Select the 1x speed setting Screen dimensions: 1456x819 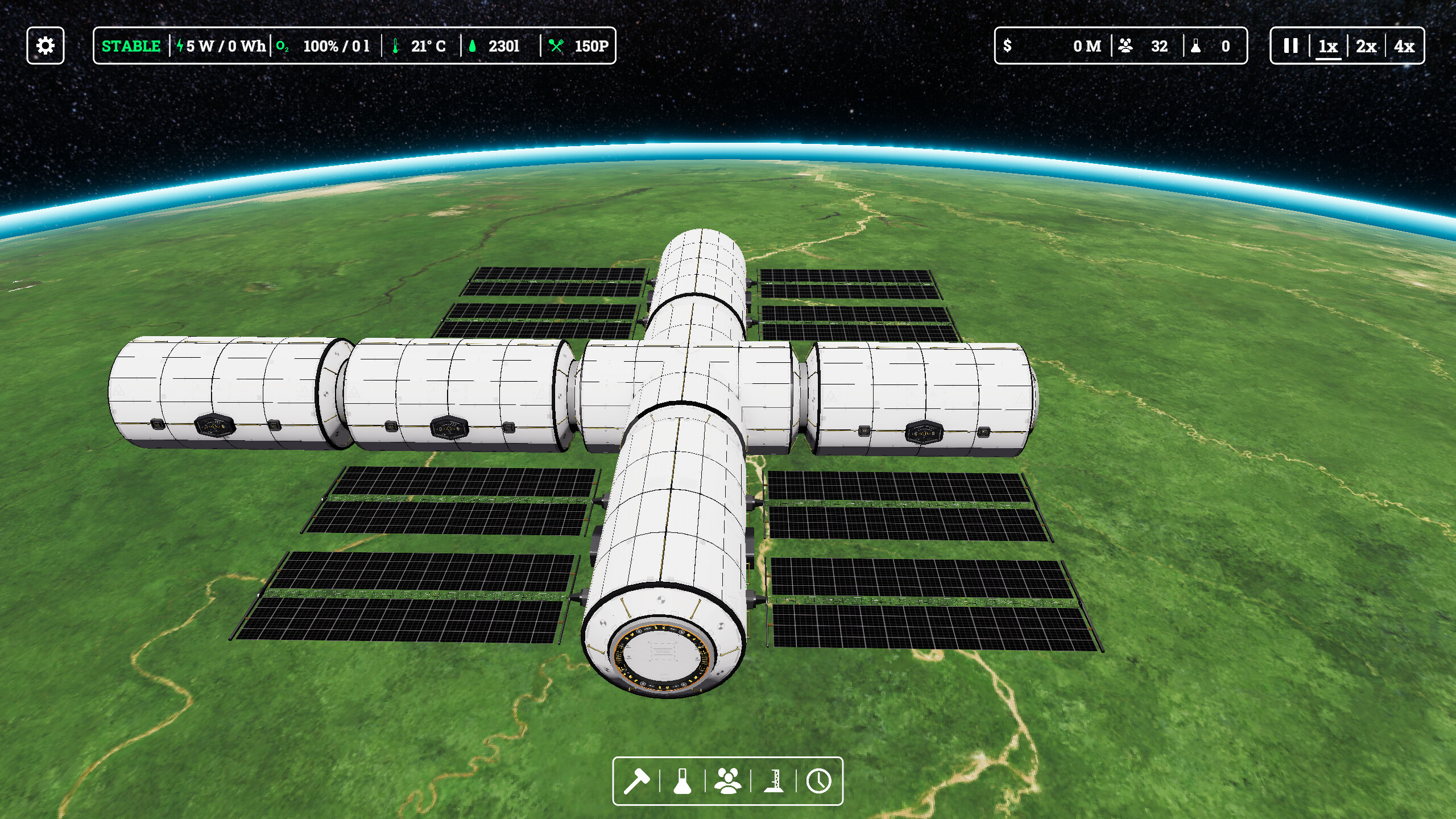coord(1328,47)
